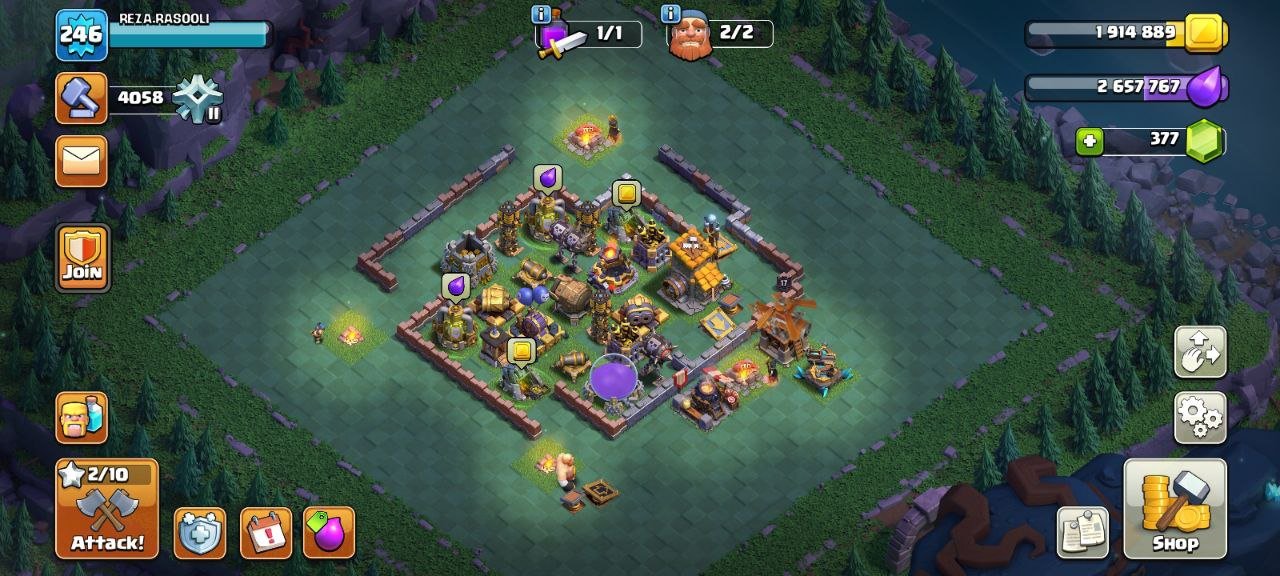Open the events calendar button

point(266,533)
